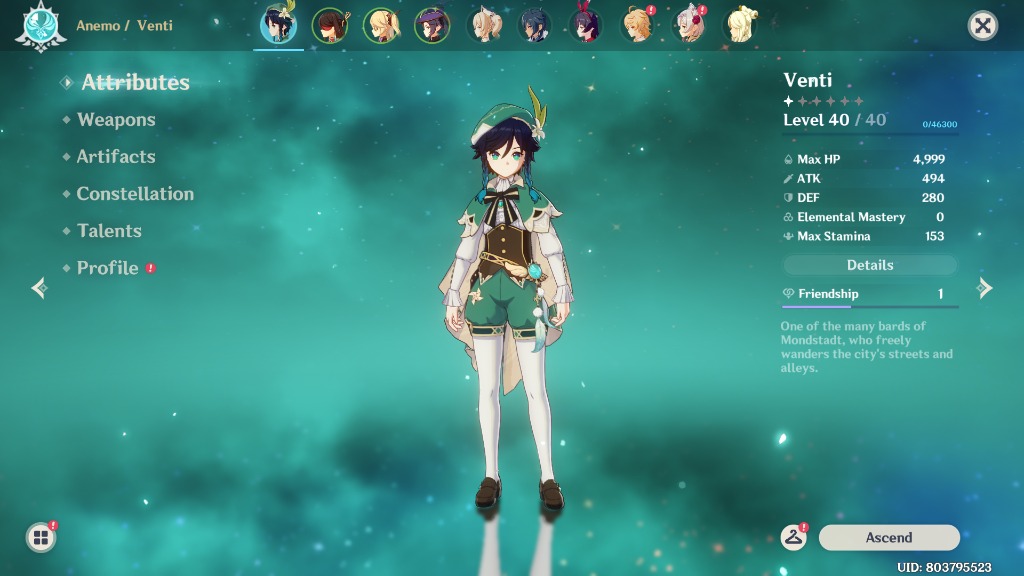Viewport: 1024px width, 576px height.
Task: Go to the previous character arrow
Action: pos(39,288)
